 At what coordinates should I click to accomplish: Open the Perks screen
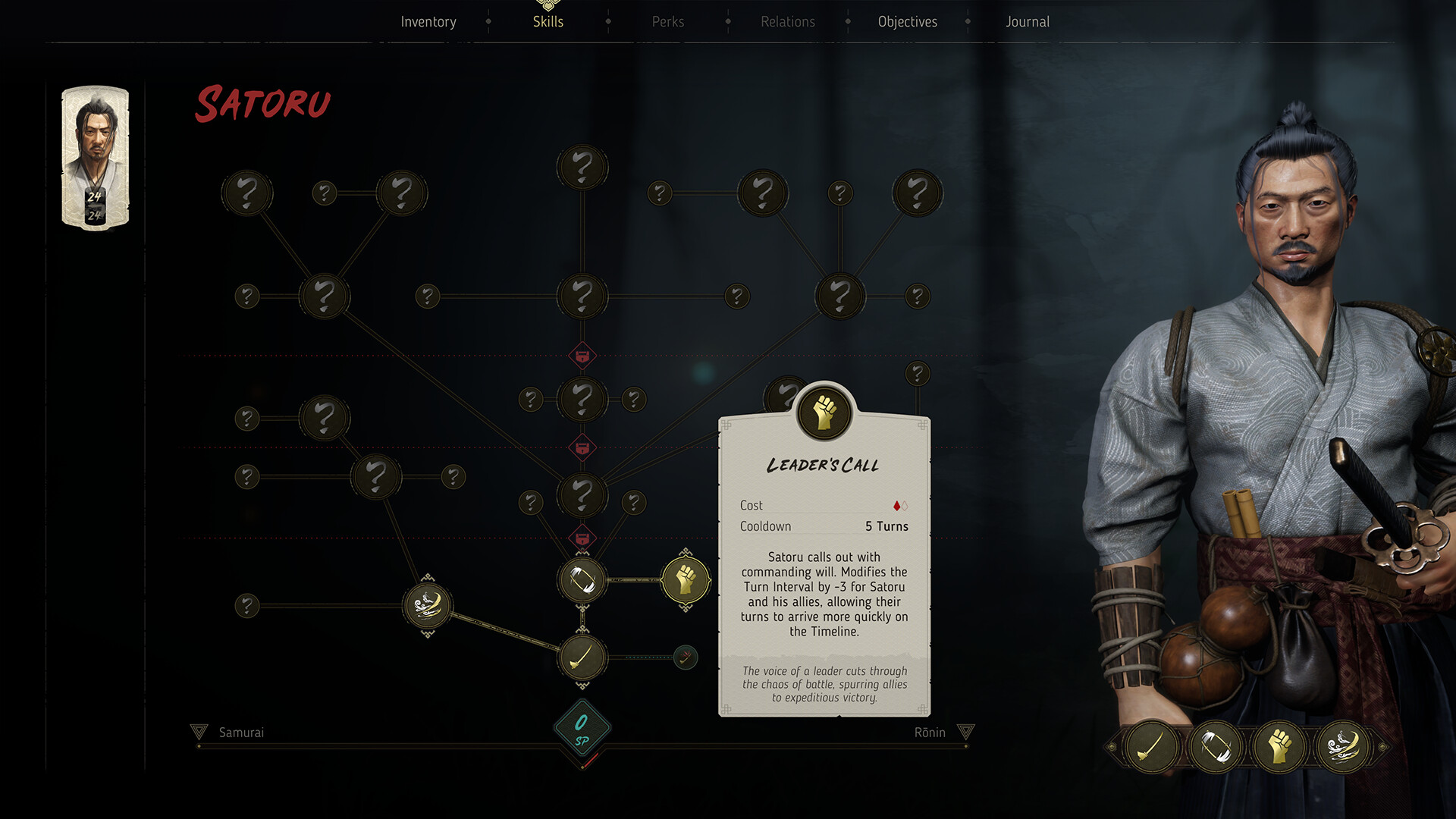668,21
